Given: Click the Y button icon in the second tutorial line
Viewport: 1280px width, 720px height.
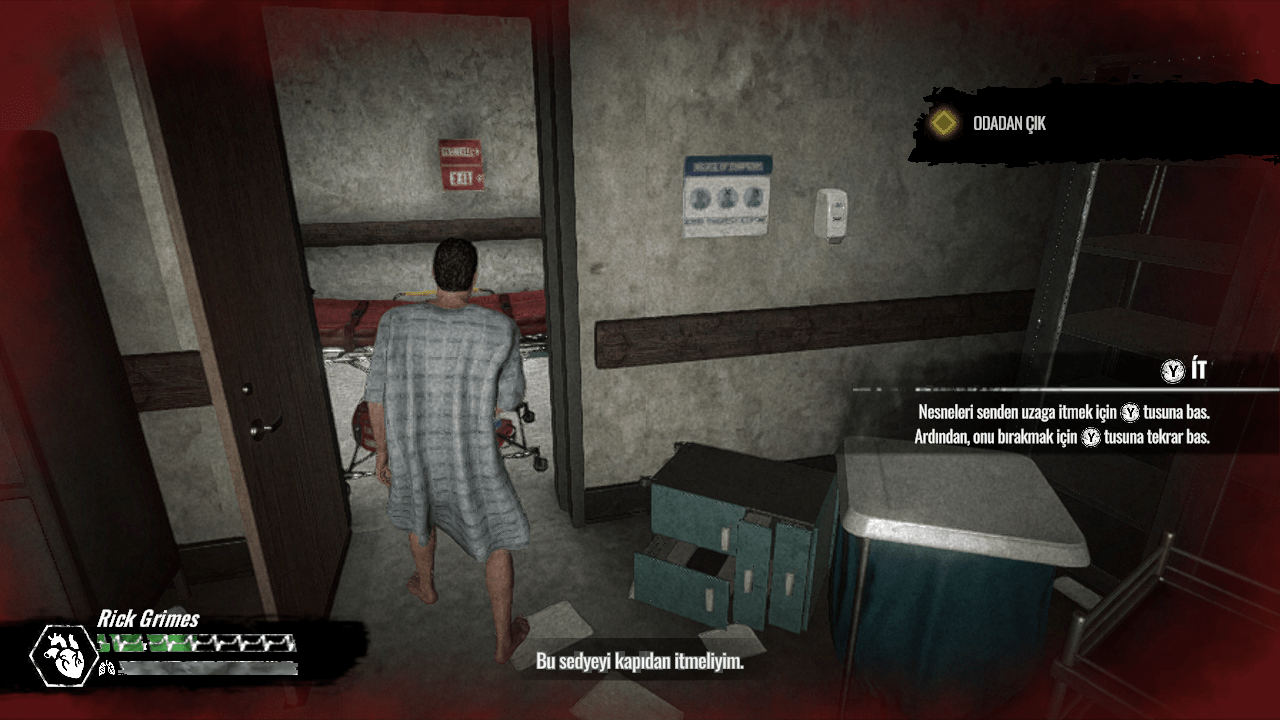Looking at the screenshot, I should [x=1091, y=435].
